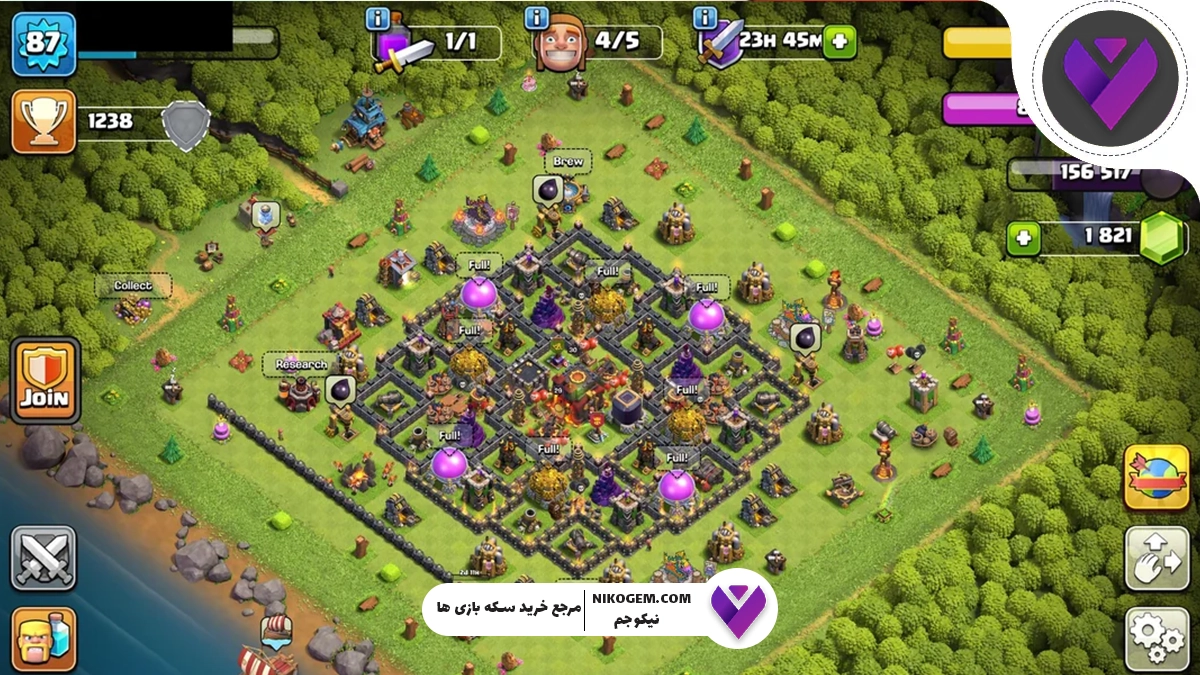Open the crossed swords Attack button
Image resolution: width=1200 pixels, height=675 pixels.
pos(43,557)
